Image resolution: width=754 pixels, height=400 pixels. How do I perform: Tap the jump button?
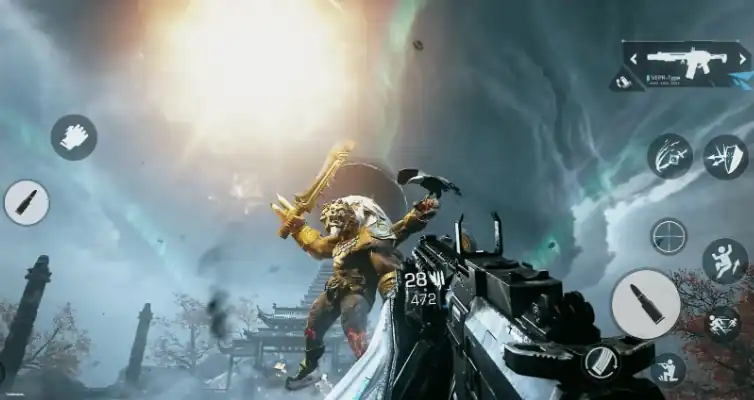pos(724,262)
